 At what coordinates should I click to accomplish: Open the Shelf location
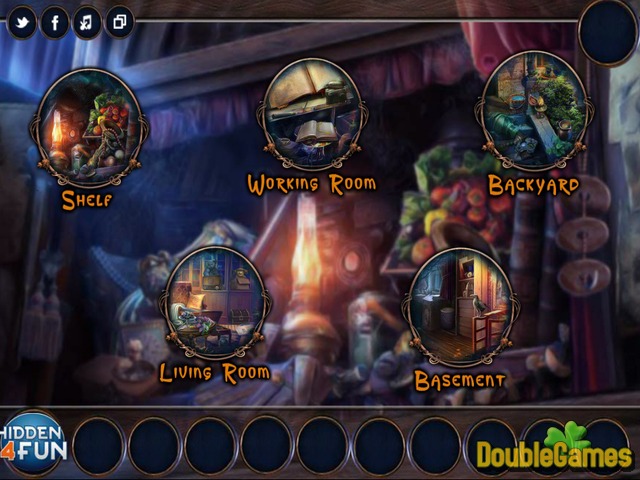pyautogui.click(x=89, y=128)
